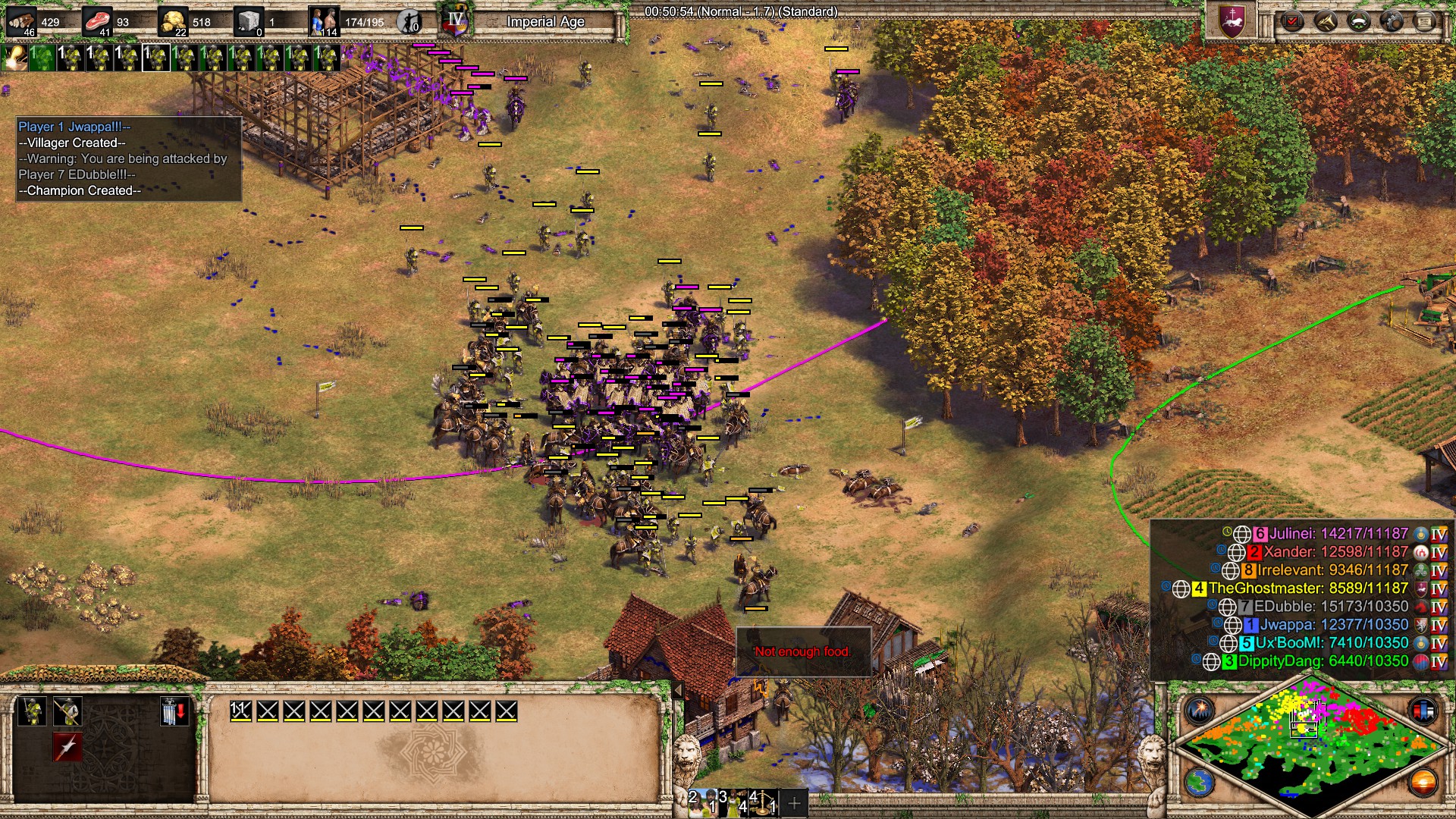Open the objectives checklist button
Viewport: 1456px width, 819px height.
coord(1292,21)
